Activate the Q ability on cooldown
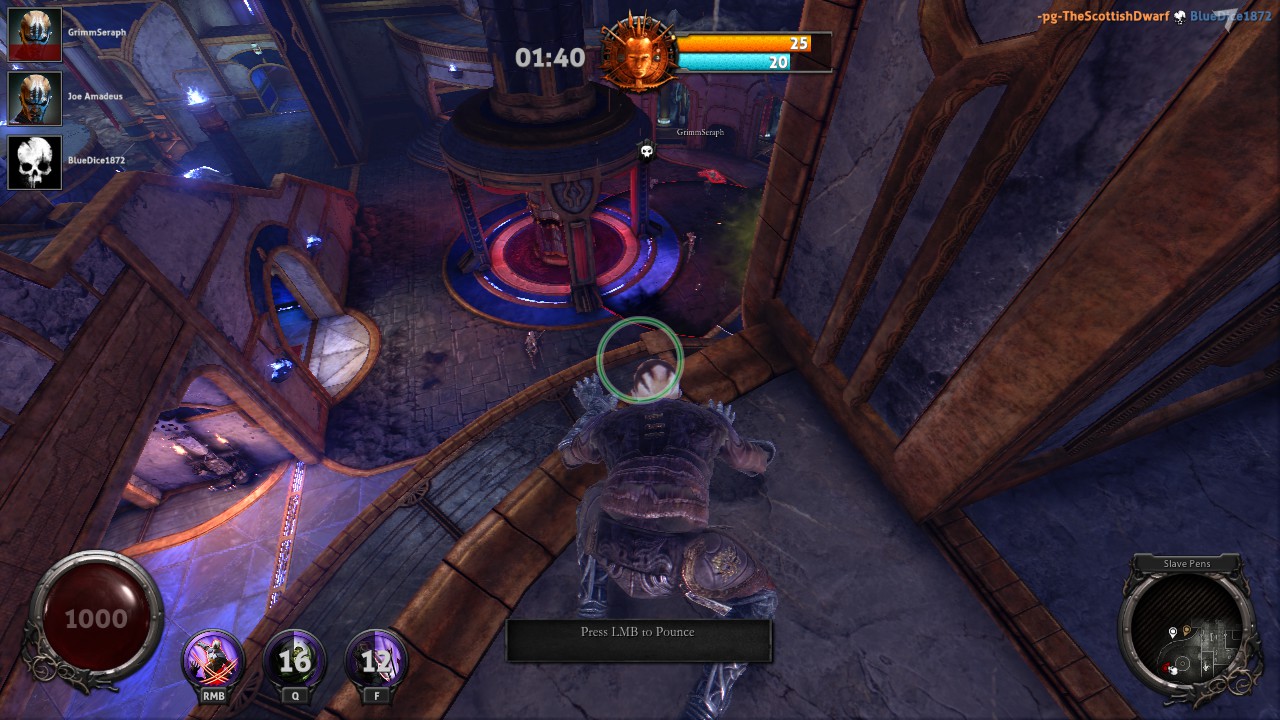 click(x=294, y=660)
